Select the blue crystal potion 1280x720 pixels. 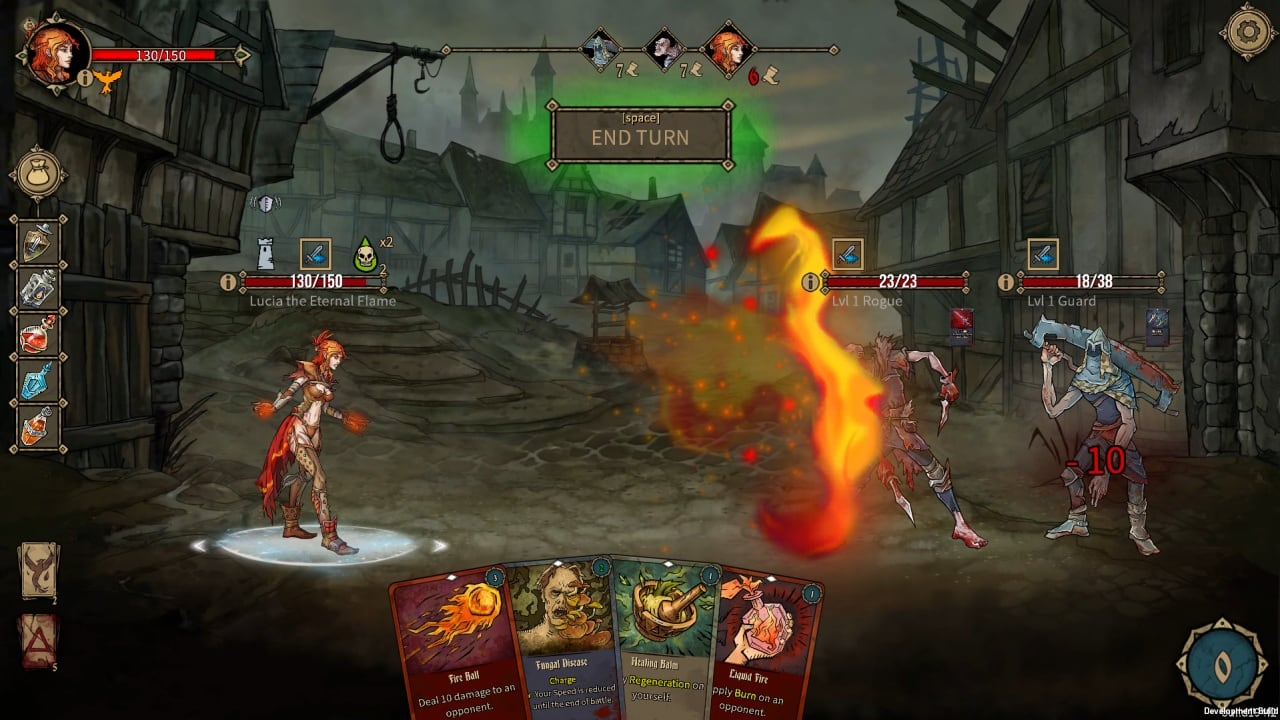pos(39,380)
